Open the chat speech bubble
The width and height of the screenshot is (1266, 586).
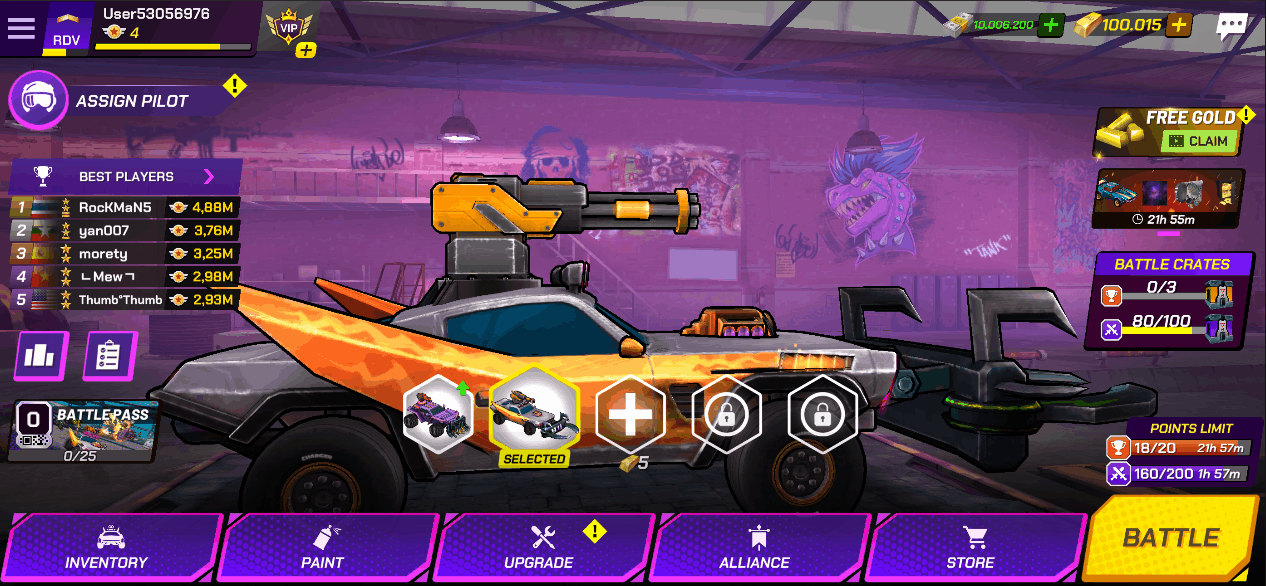point(1231,27)
